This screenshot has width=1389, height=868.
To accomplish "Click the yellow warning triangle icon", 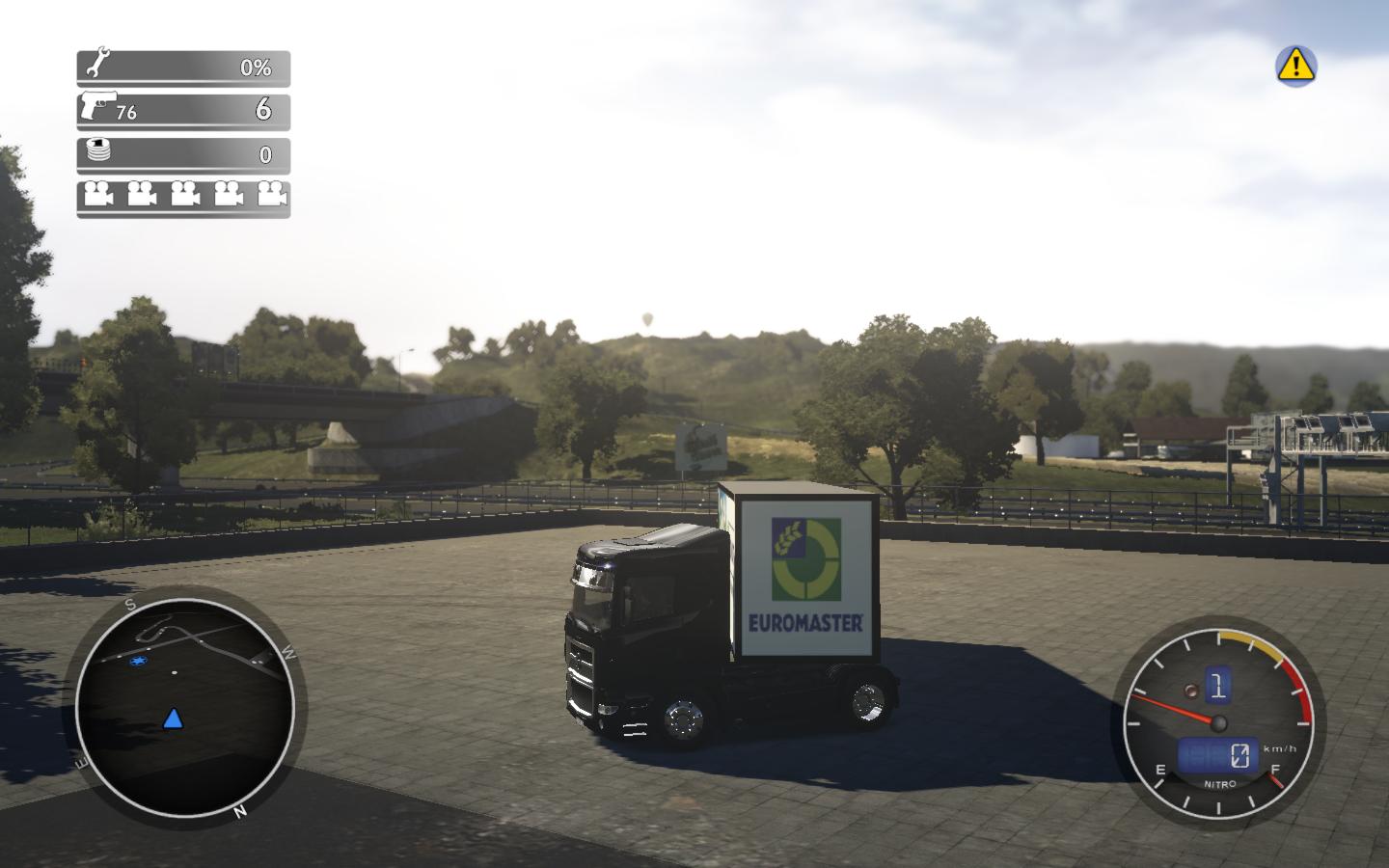I will (1295, 65).
